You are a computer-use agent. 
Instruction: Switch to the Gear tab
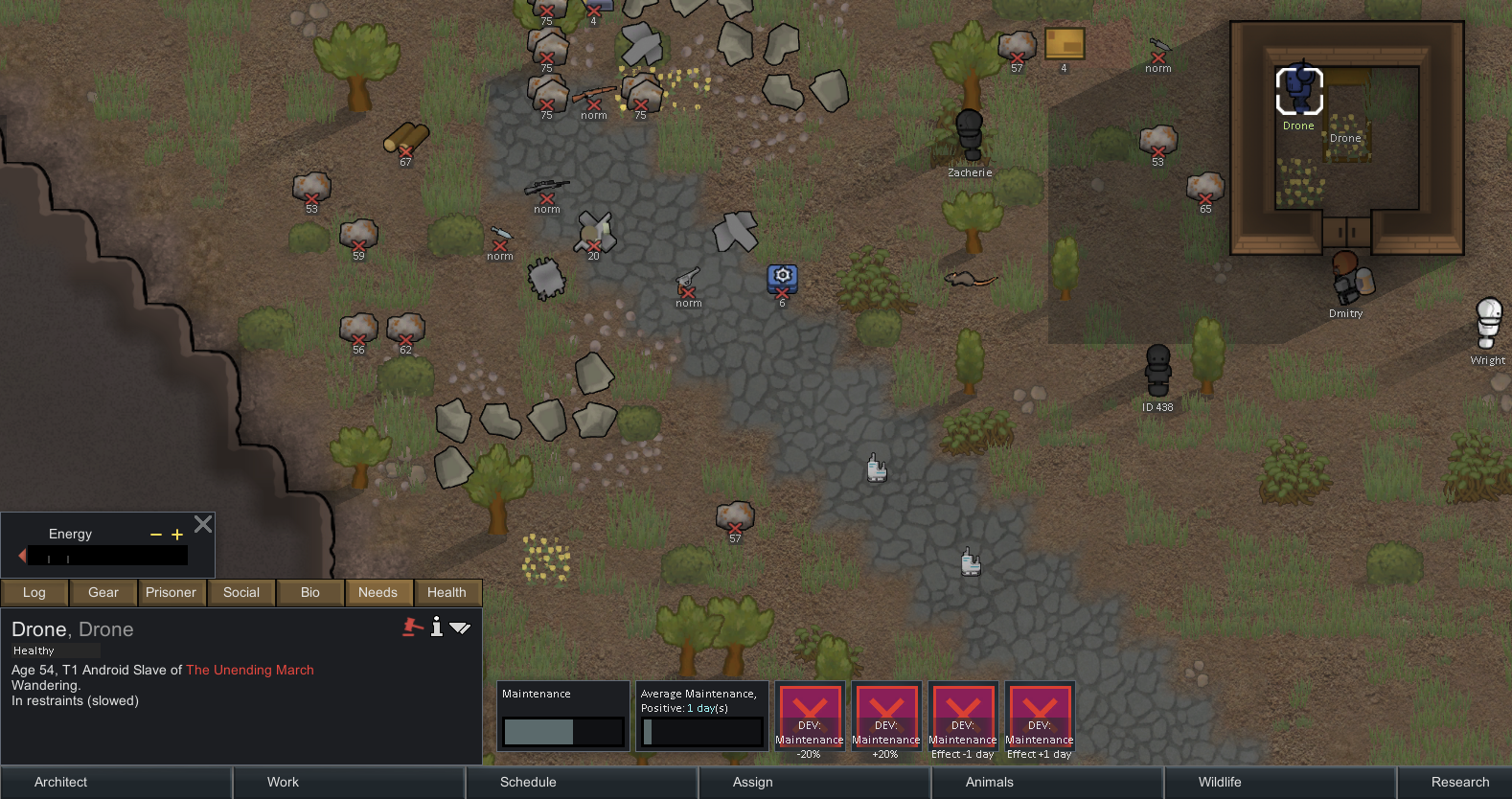[x=103, y=592]
